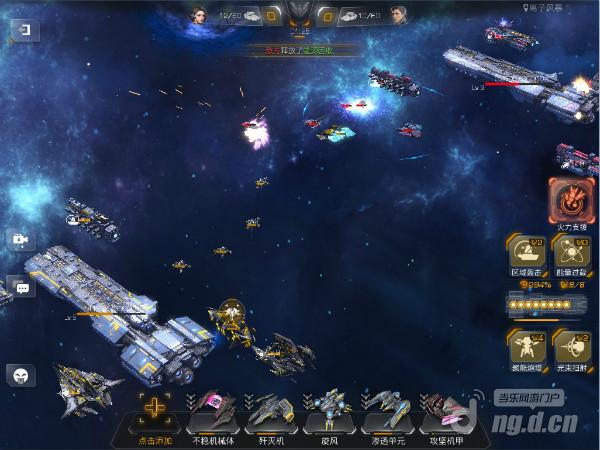
Task: Click the skull icon button
Action: tap(21, 375)
